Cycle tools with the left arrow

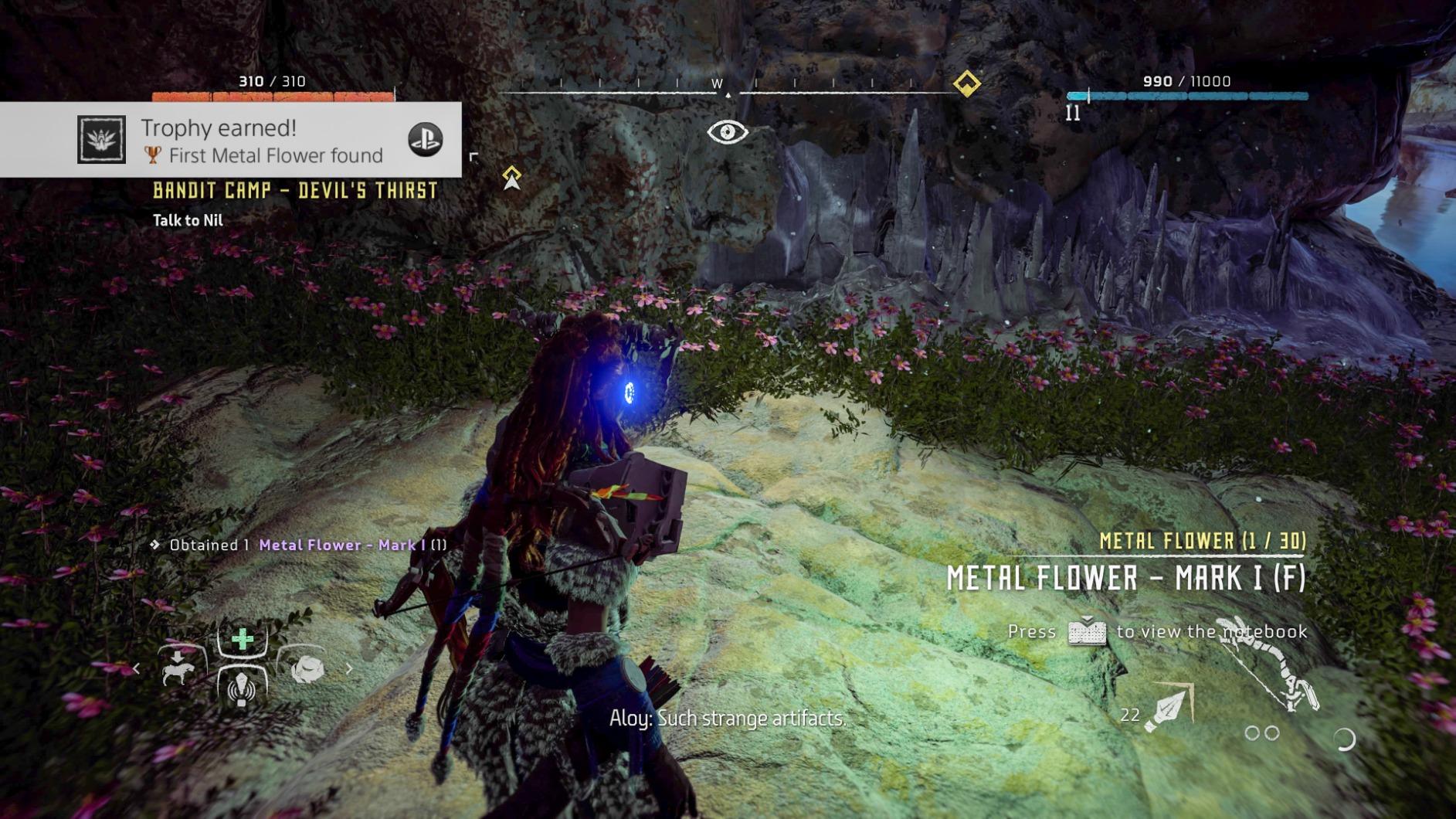137,668
